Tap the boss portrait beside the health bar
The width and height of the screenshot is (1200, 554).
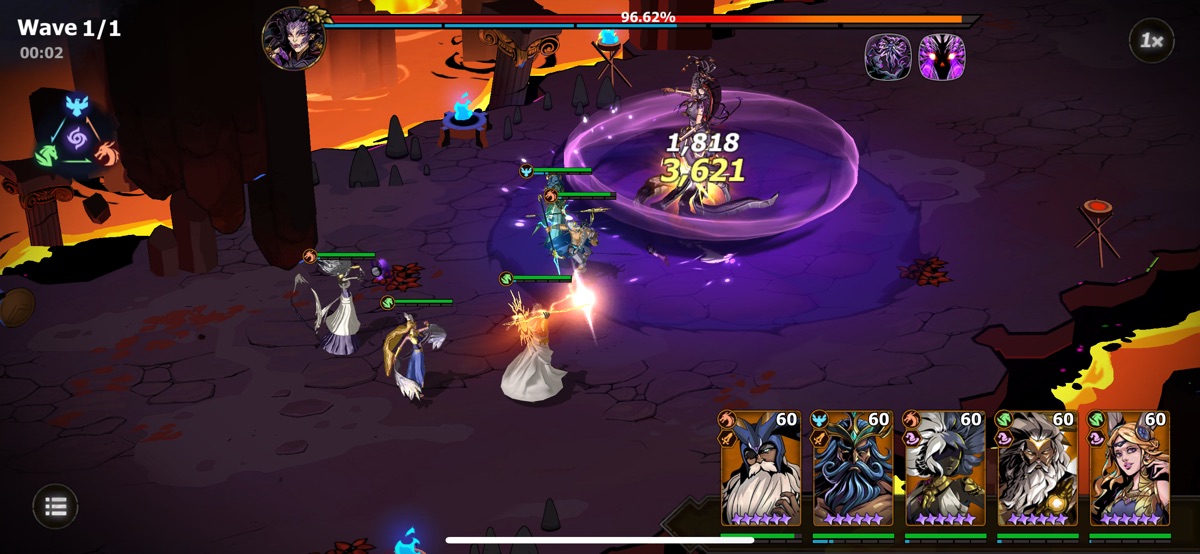293,39
